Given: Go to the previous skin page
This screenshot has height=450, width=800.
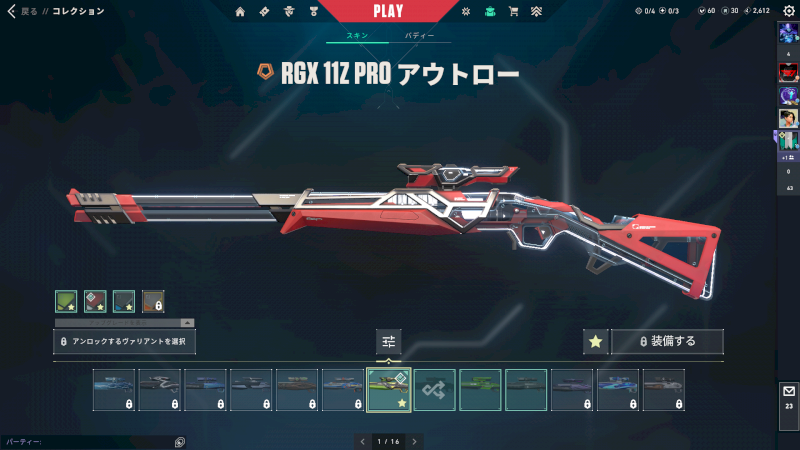Looking at the screenshot, I should coord(362,441).
